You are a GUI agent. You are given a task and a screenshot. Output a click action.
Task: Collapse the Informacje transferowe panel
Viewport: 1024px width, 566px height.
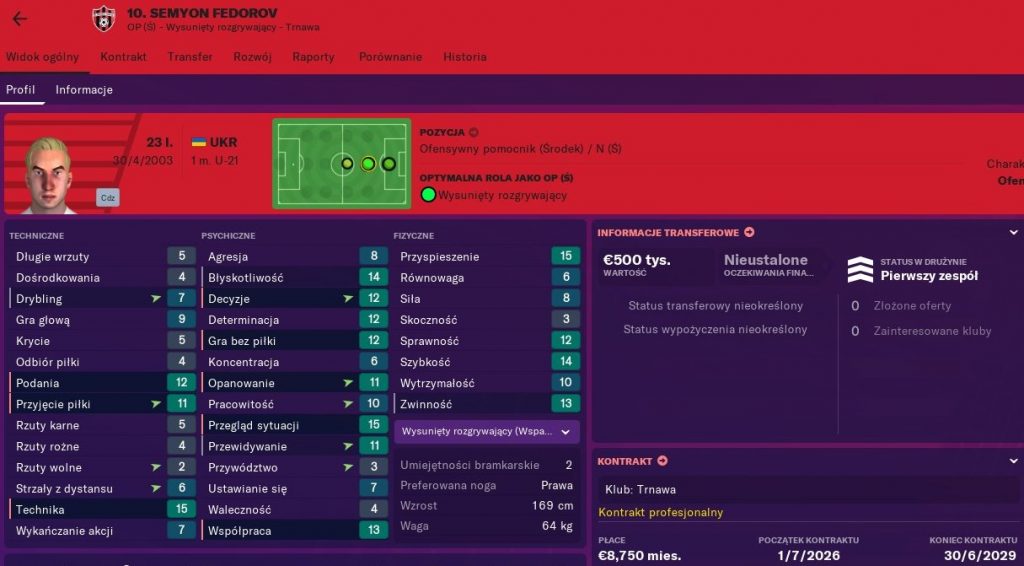(1013, 233)
